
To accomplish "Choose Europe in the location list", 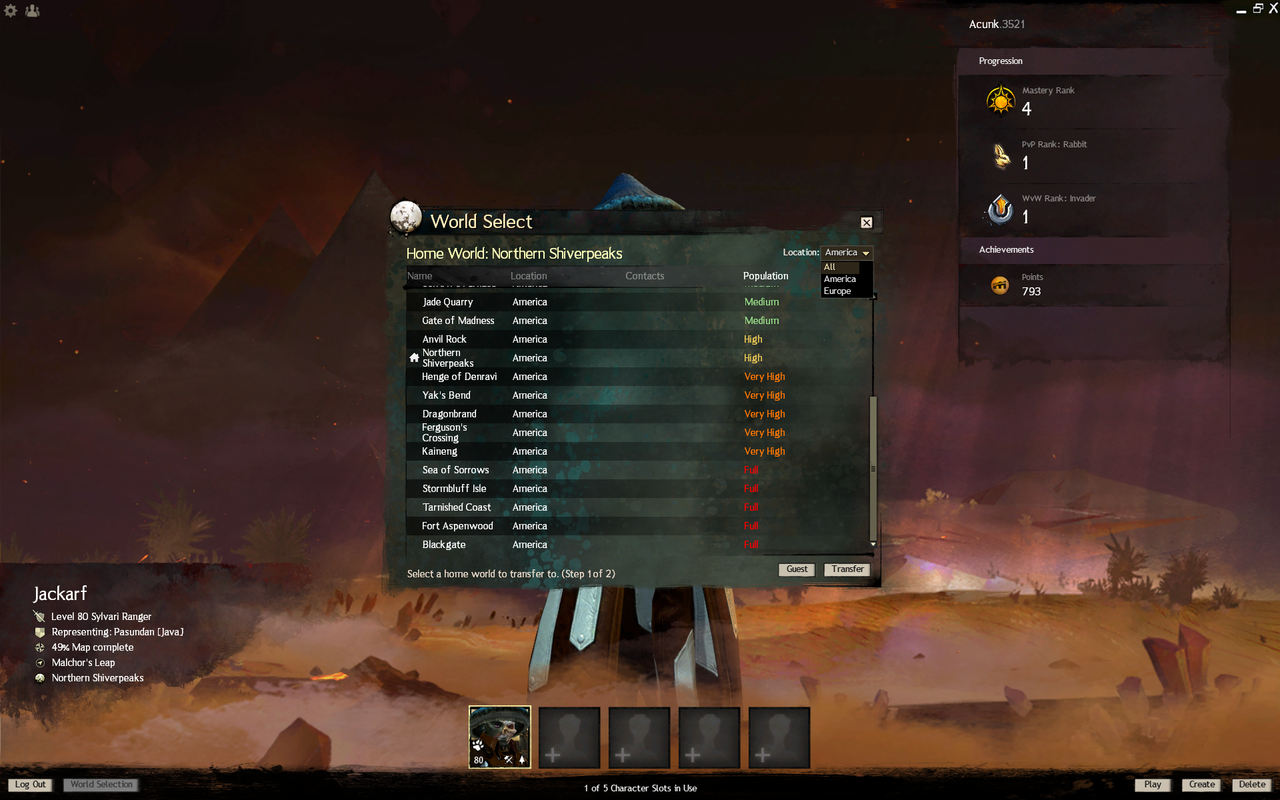I will 838,291.
